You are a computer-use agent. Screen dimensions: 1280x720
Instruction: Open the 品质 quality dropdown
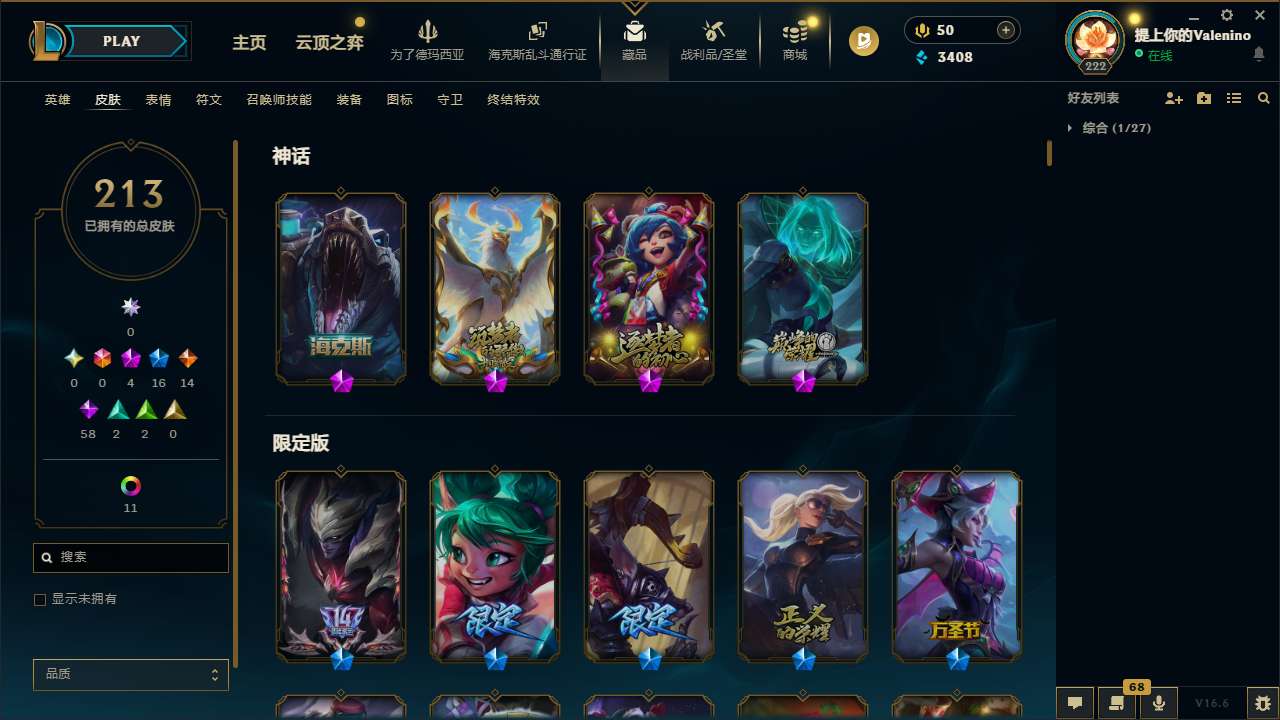[130, 674]
